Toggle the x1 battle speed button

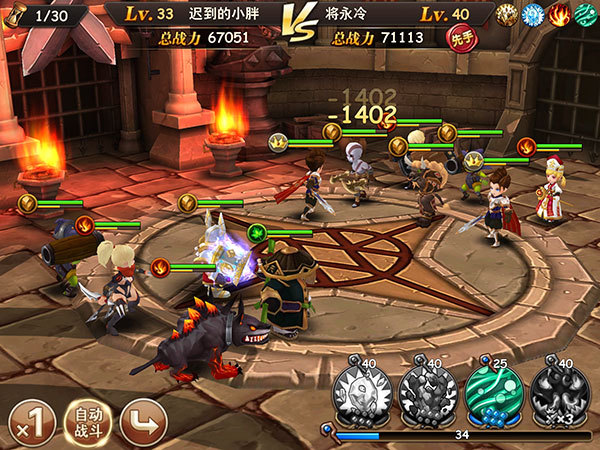[31, 423]
